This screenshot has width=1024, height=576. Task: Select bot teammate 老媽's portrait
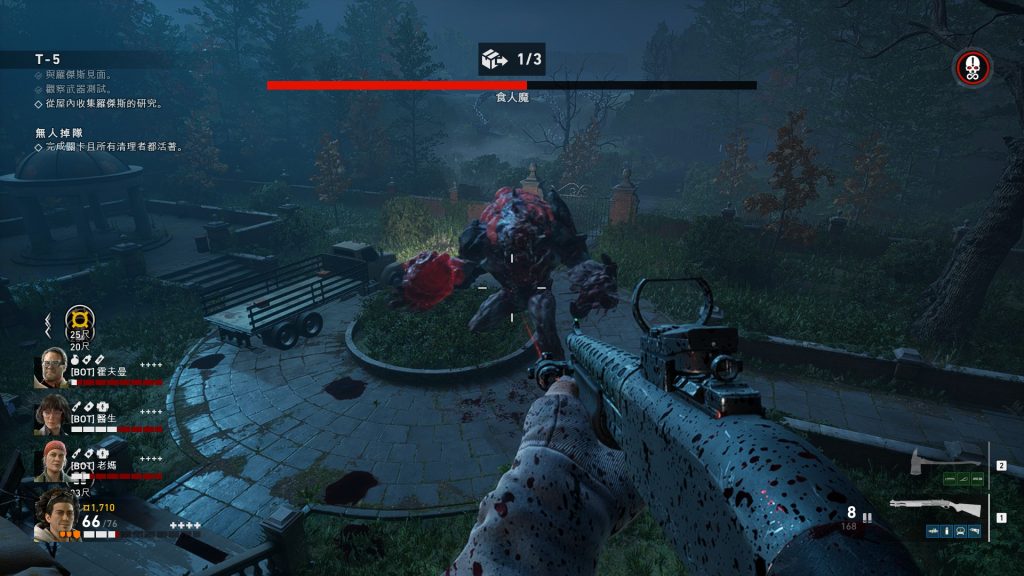tap(51, 461)
